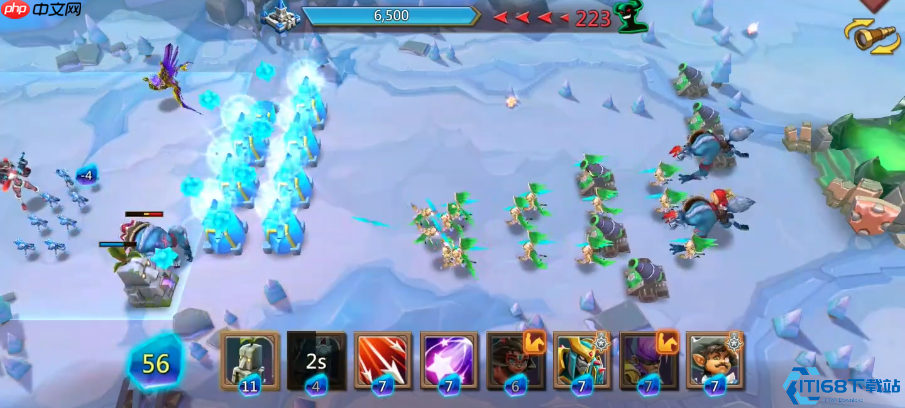Image resolution: width=905 pixels, height=408 pixels.
Task: Select the mustached goggles hero card
Action: coord(716,360)
